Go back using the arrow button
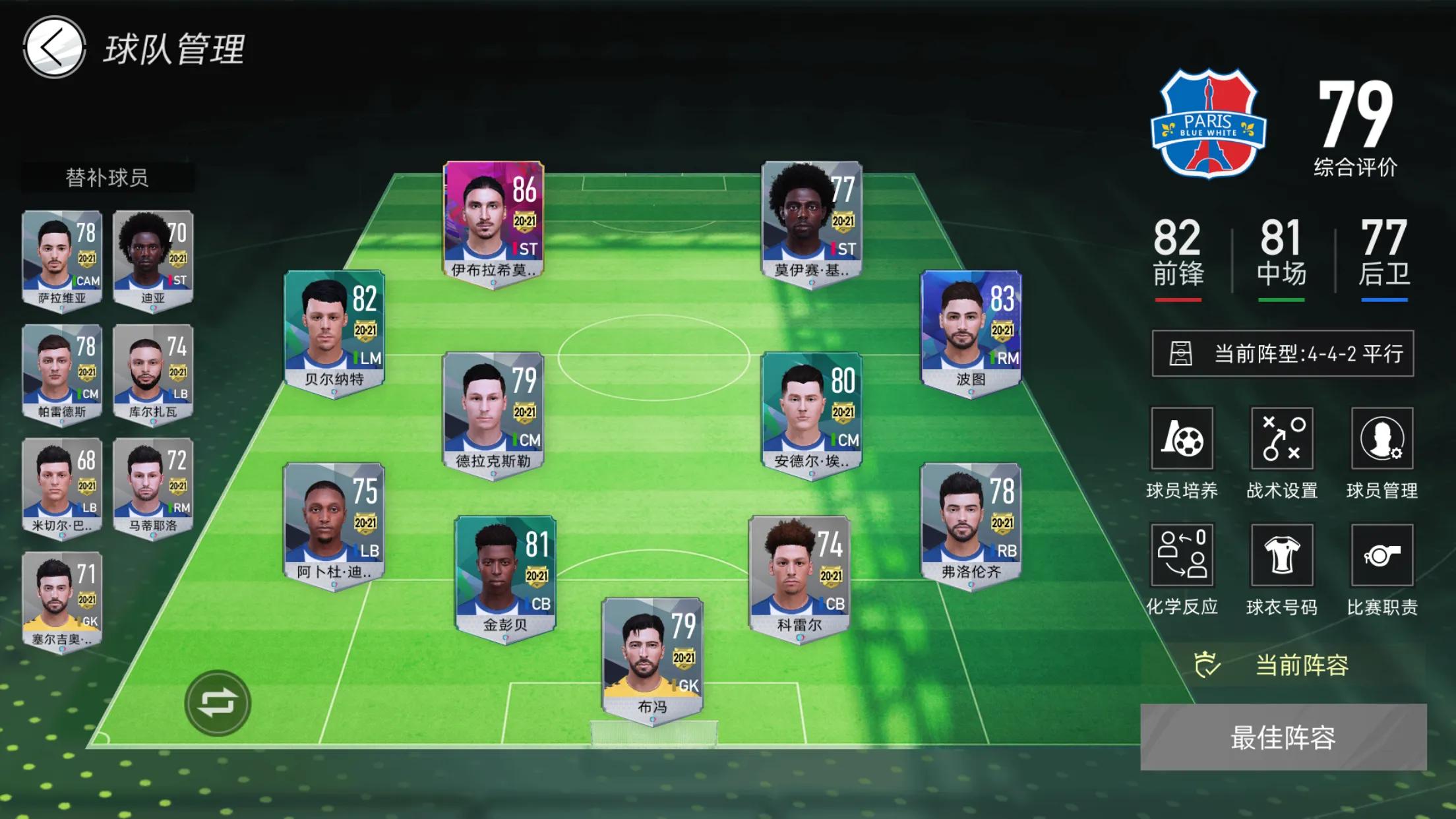Image resolution: width=1456 pixels, height=819 pixels. point(54,47)
